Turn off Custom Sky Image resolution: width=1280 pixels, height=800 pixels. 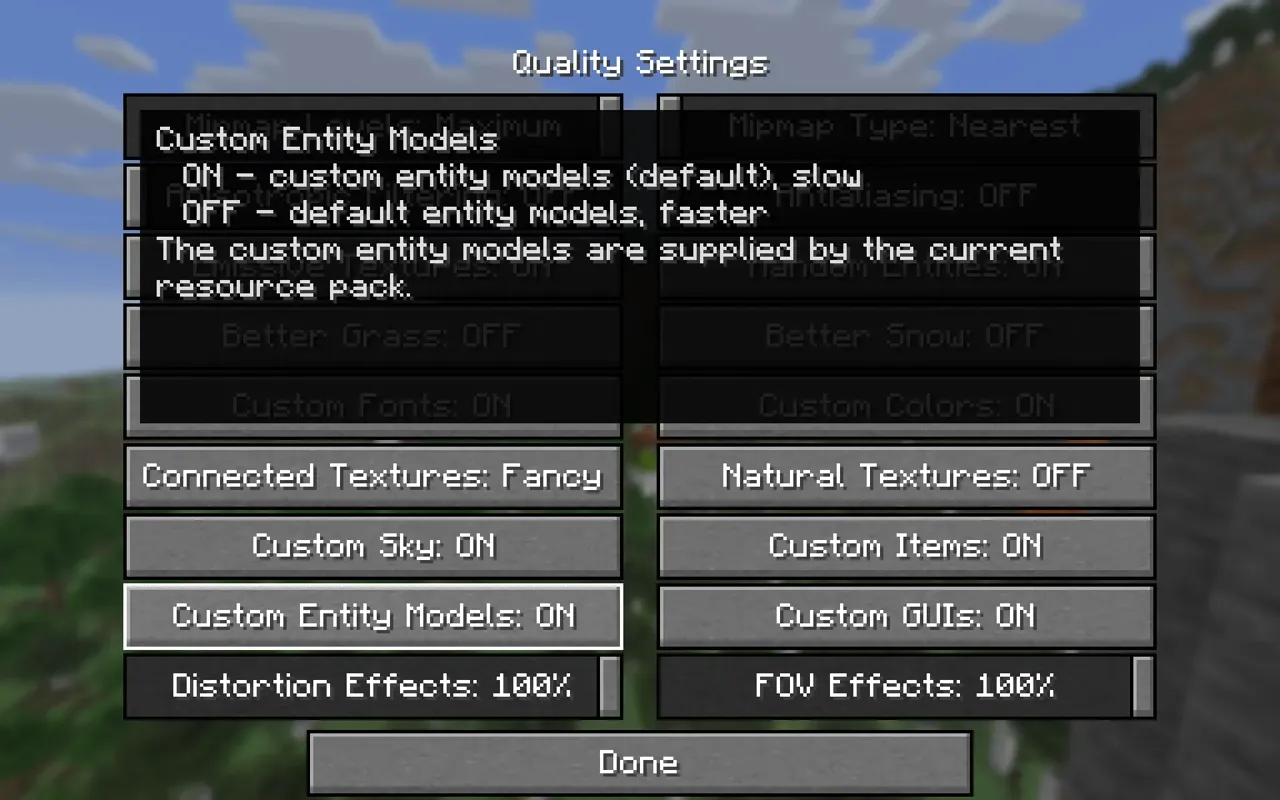point(373,546)
